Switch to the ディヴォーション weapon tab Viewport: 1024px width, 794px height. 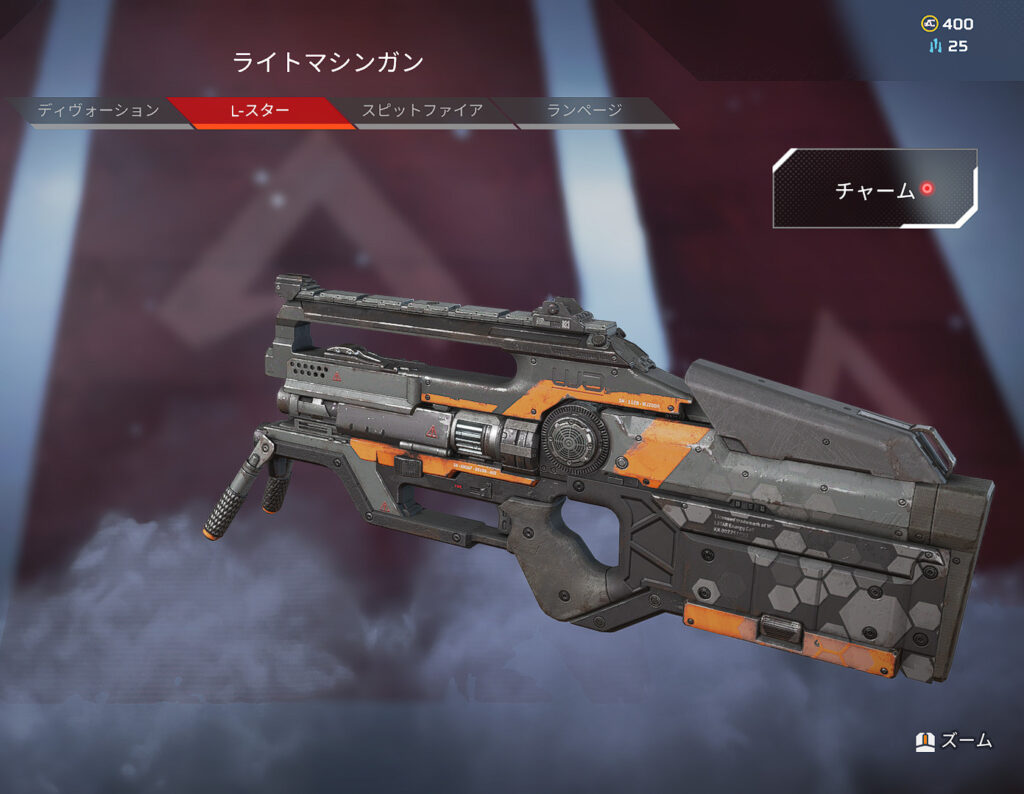(98, 111)
